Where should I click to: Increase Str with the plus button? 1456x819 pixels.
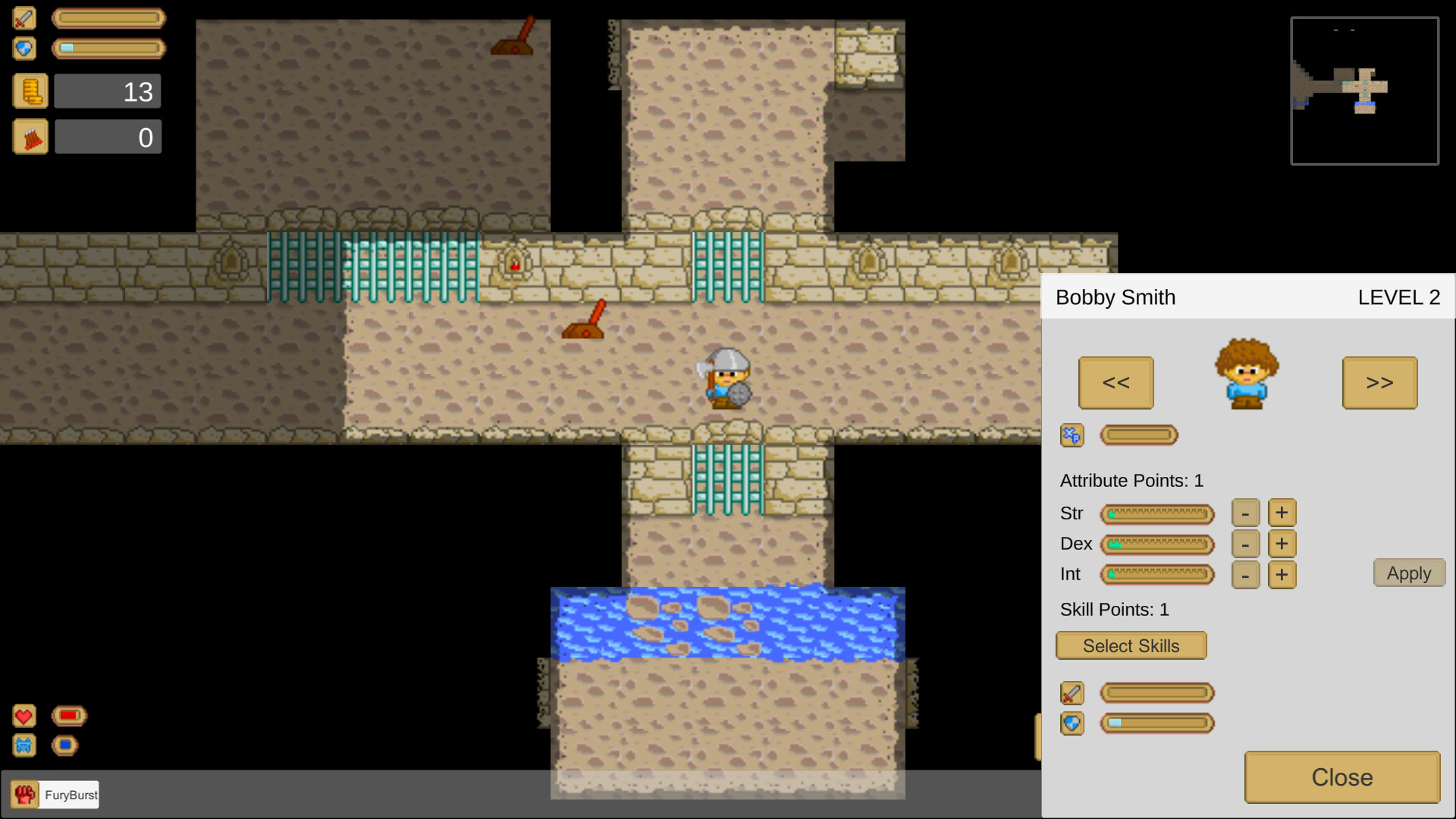1282,513
